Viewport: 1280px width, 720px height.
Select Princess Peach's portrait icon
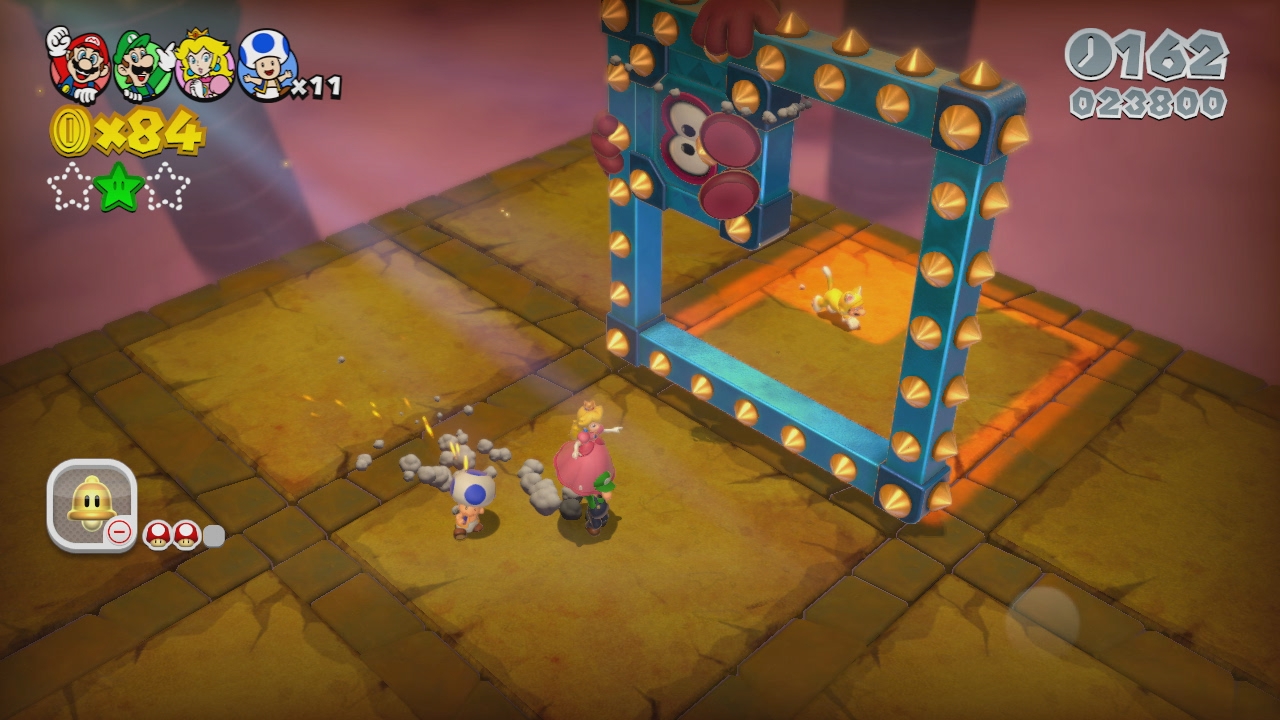click(204, 64)
